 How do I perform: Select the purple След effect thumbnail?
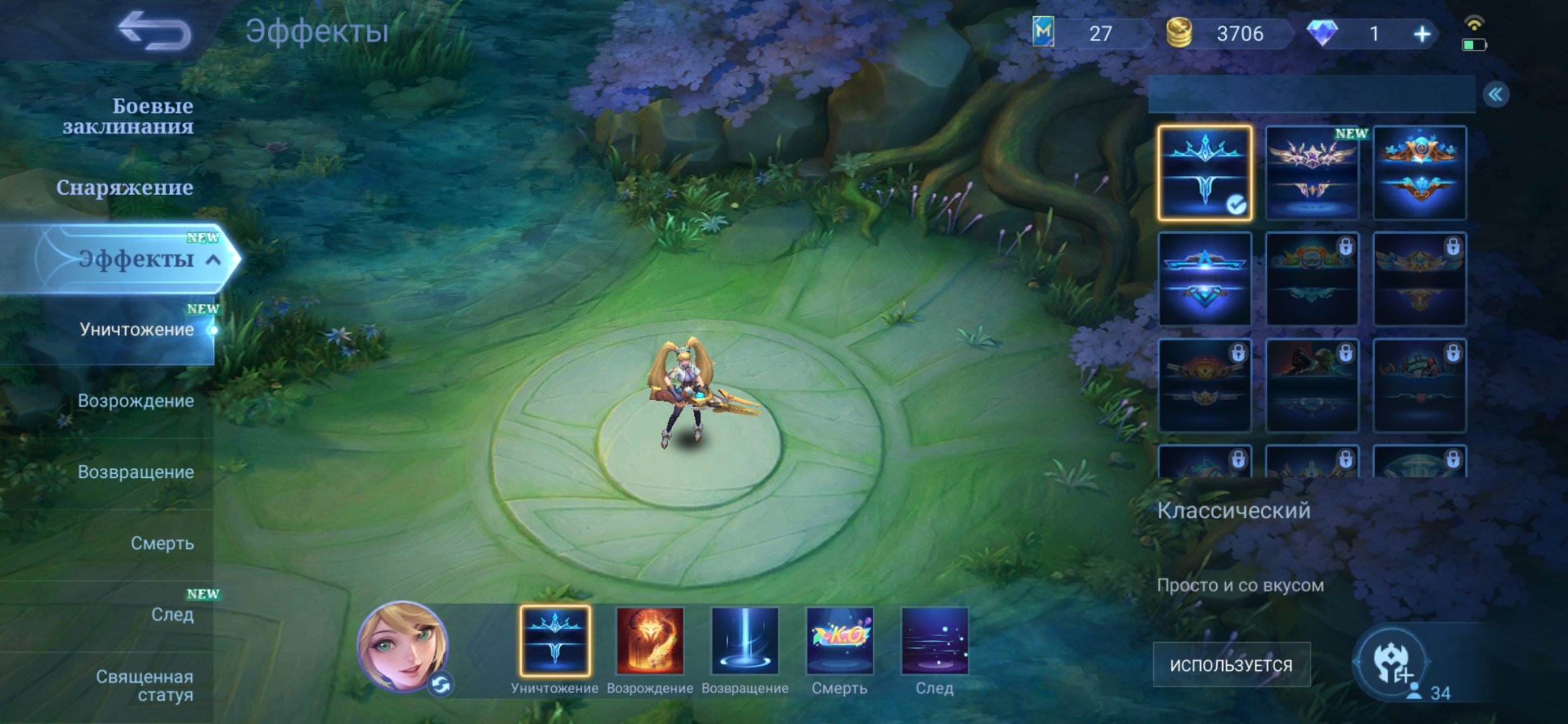[935, 641]
